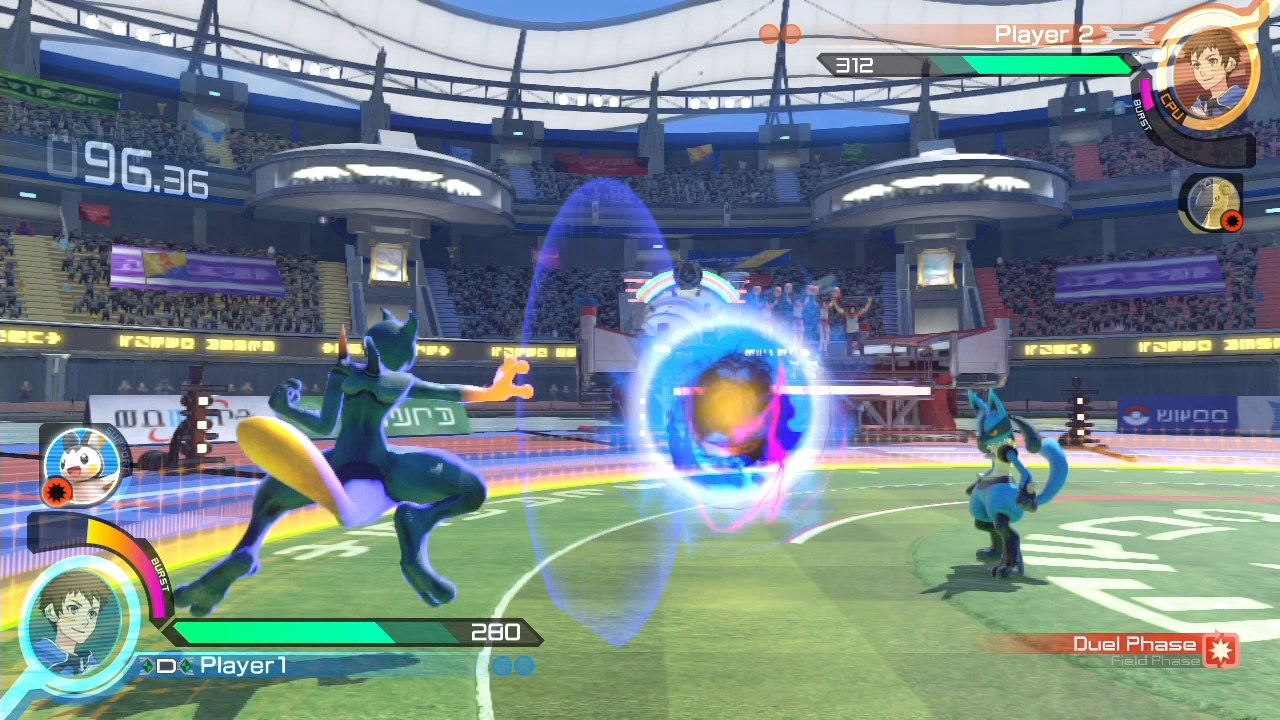Click the green D synergy diamond indicator
The width and height of the screenshot is (1280, 720).
tap(168, 663)
